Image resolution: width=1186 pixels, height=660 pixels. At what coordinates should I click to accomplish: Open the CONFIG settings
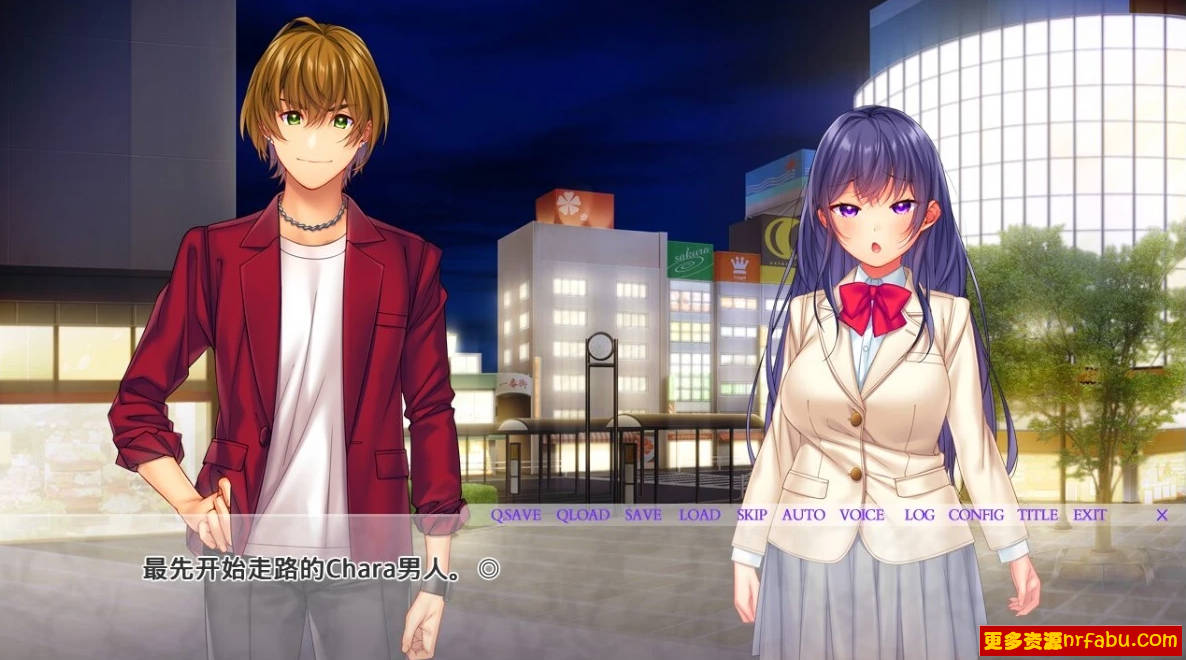click(x=976, y=515)
